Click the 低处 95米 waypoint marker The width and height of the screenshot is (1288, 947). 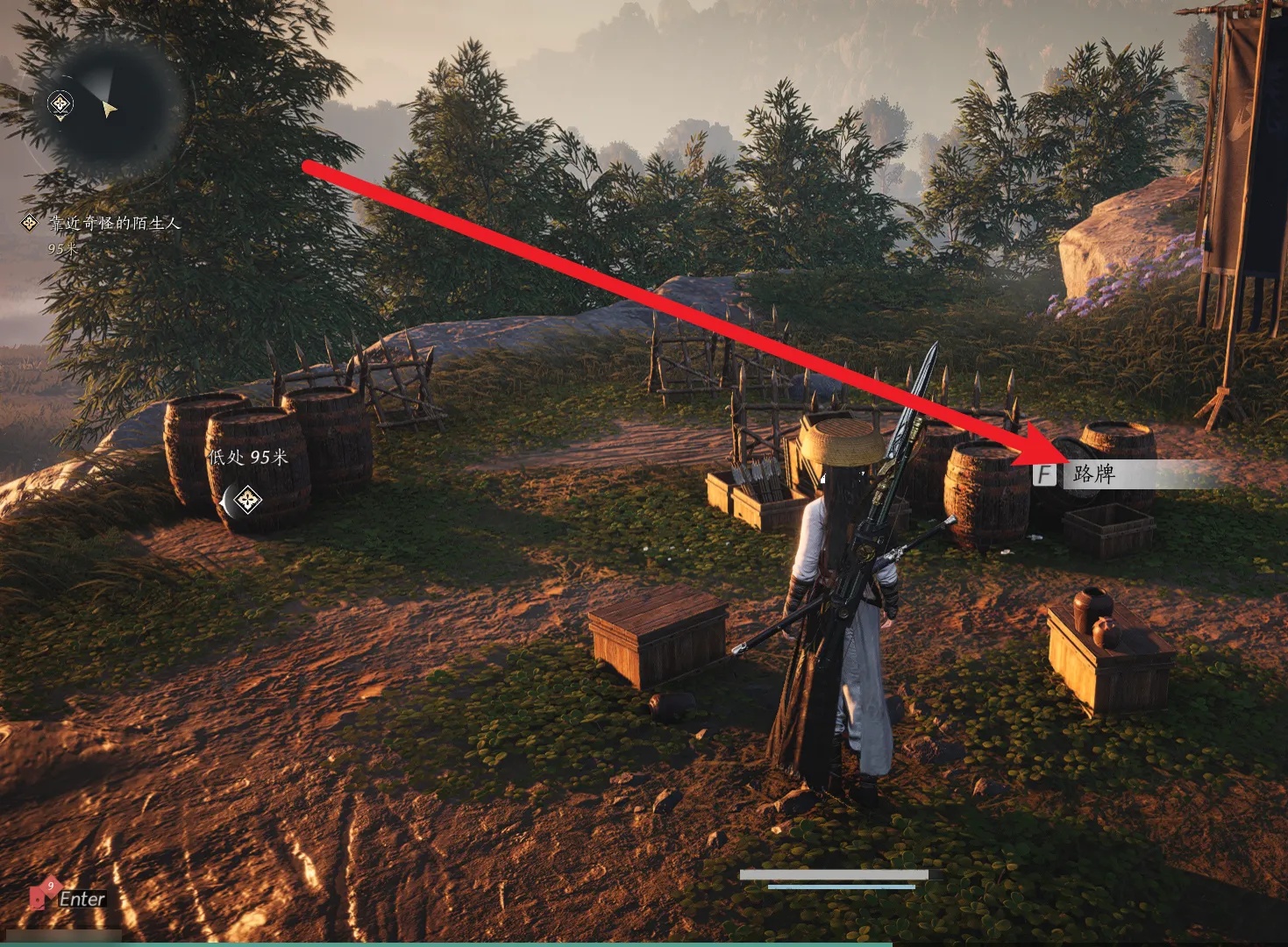click(x=248, y=500)
